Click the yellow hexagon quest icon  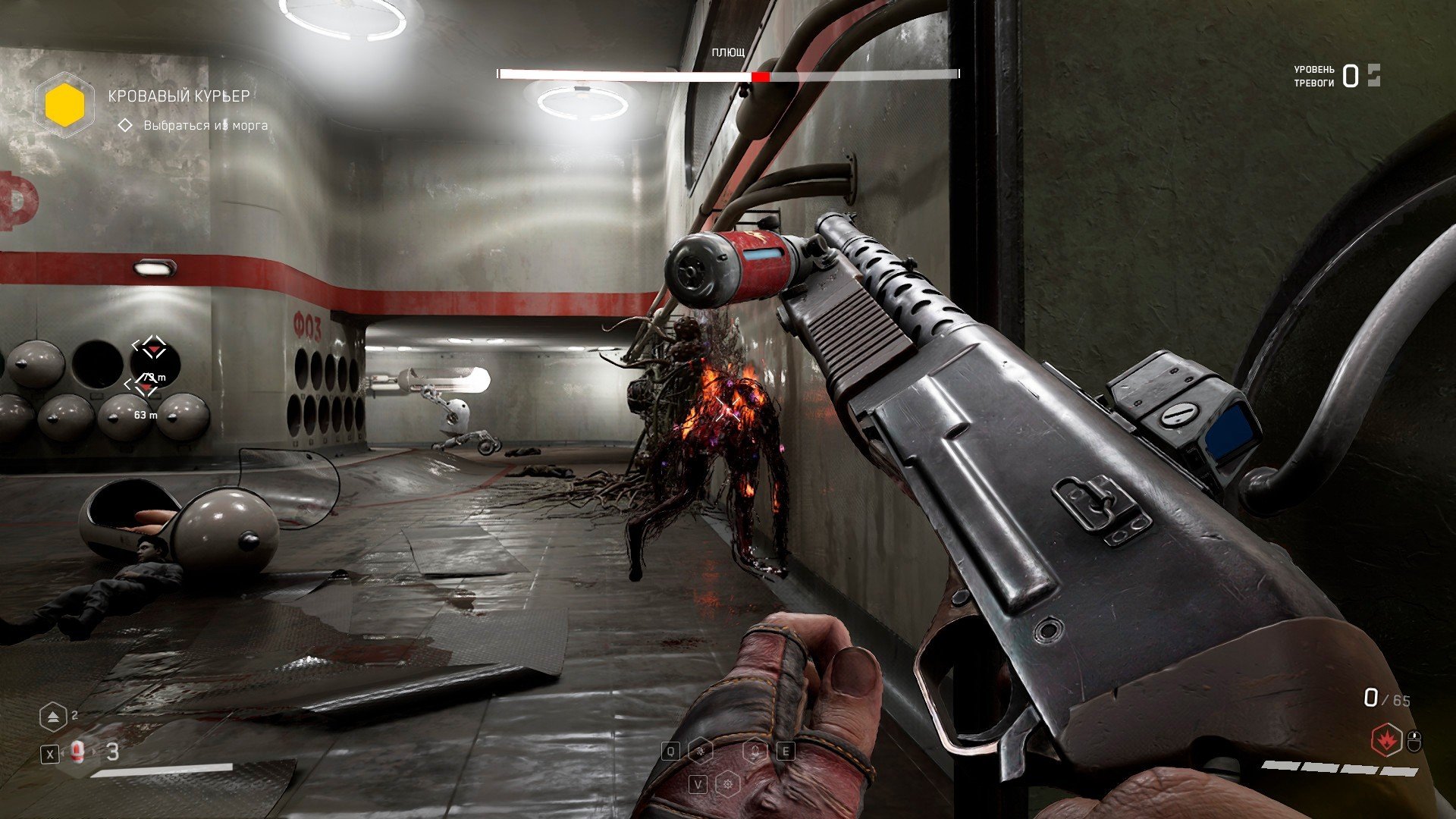(x=64, y=105)
